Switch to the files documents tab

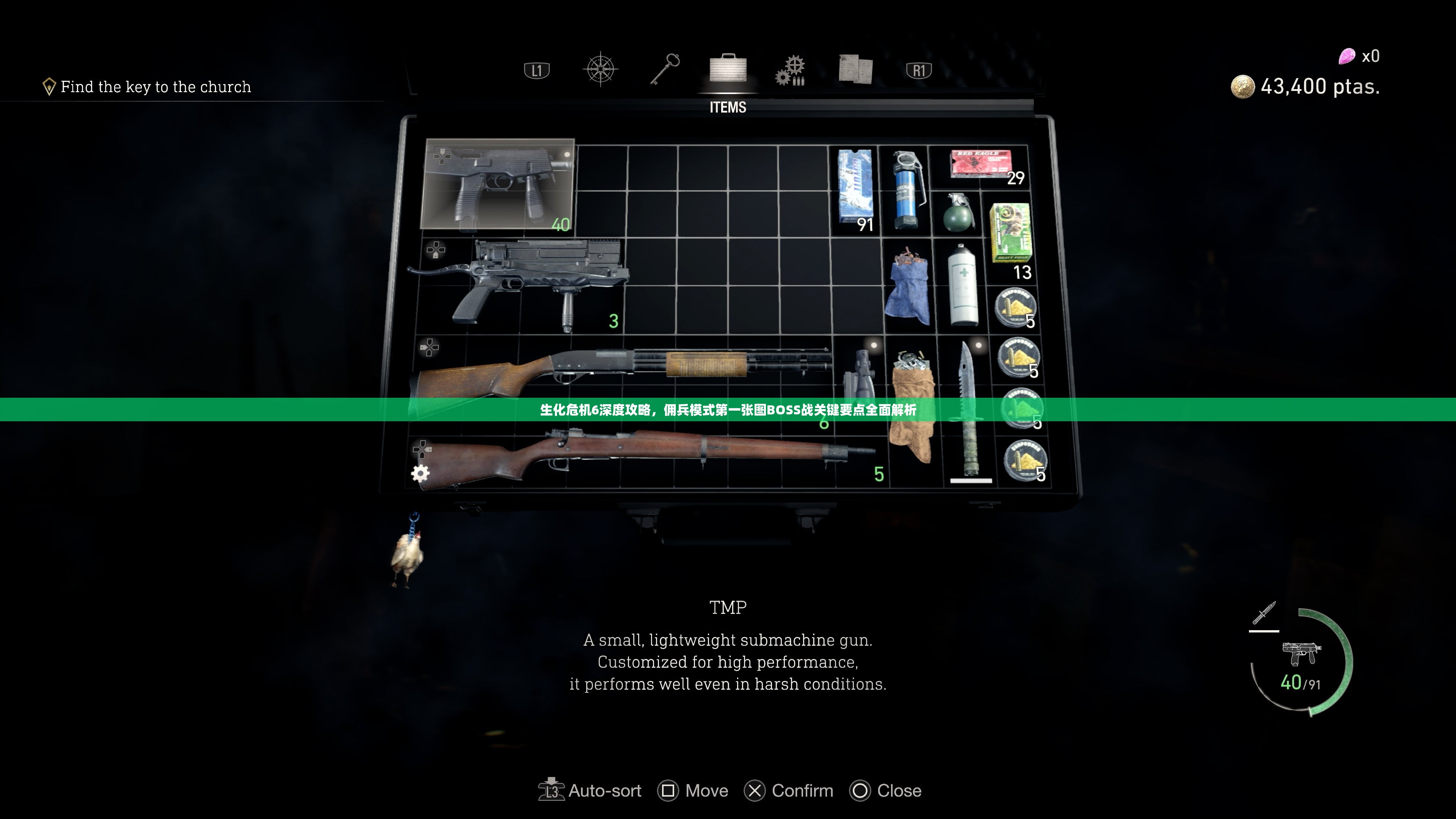coord(856,70)
